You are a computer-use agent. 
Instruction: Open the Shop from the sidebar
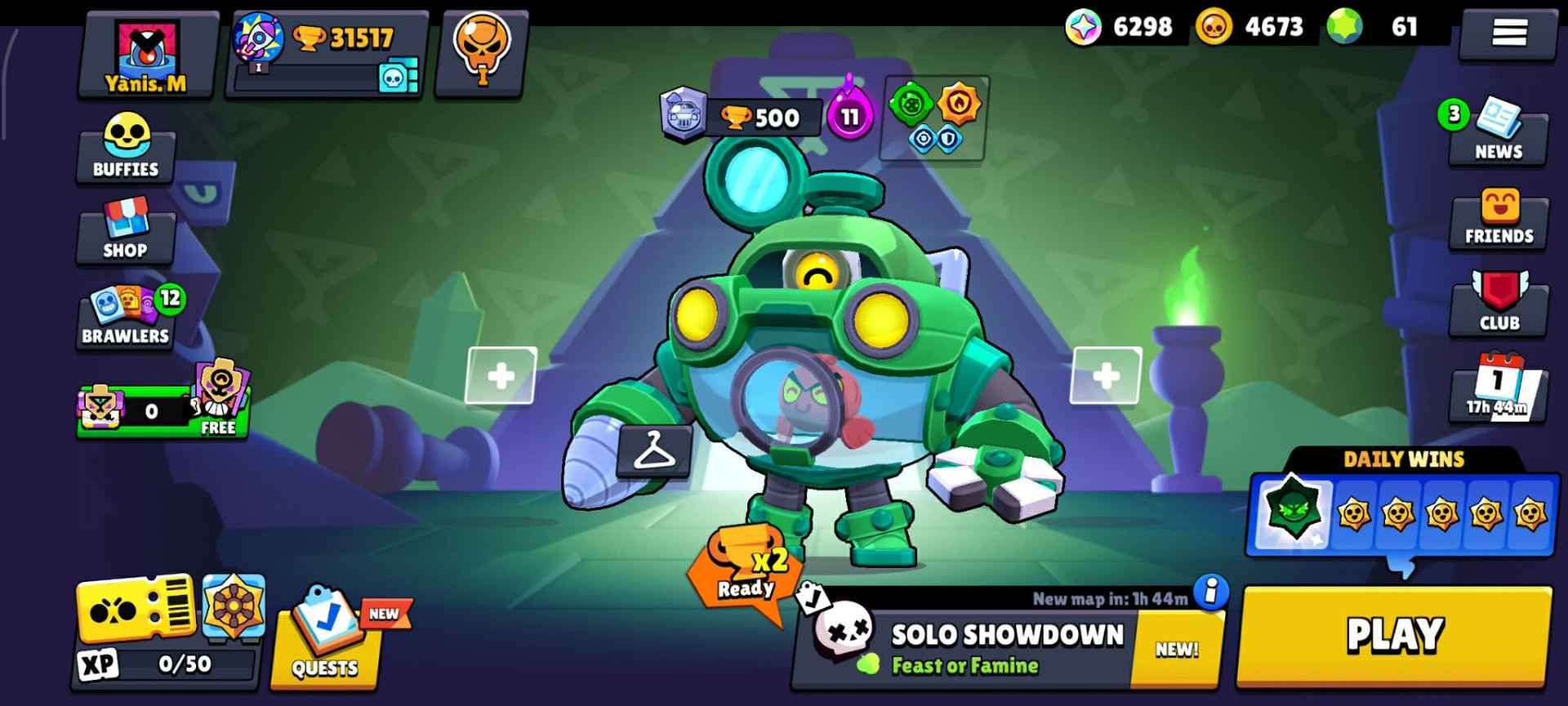[x=124, y=237]
